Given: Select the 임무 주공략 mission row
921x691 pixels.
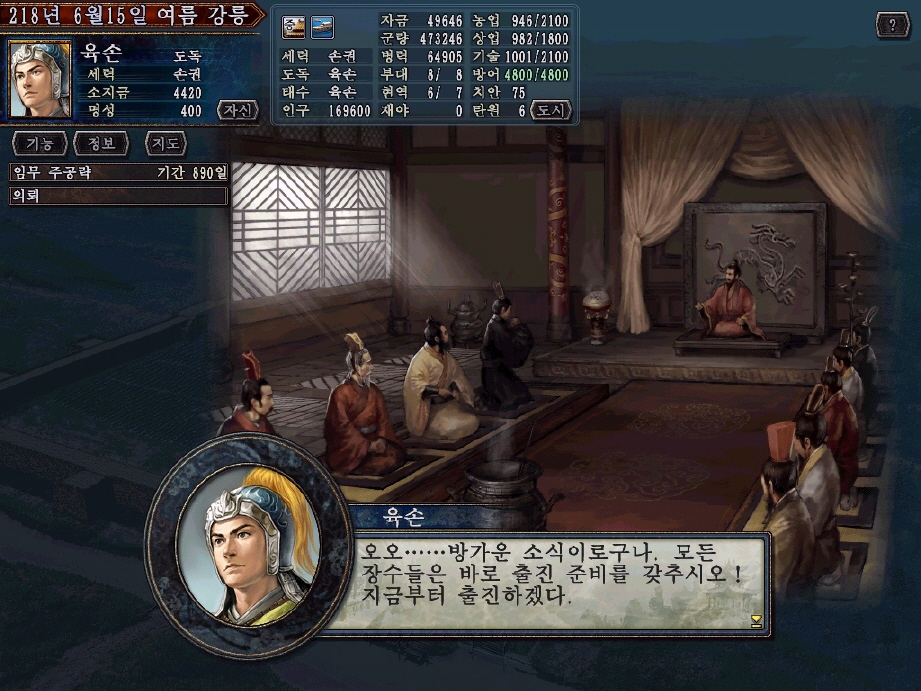Looking at the screenshot, I should click(119, 173).
